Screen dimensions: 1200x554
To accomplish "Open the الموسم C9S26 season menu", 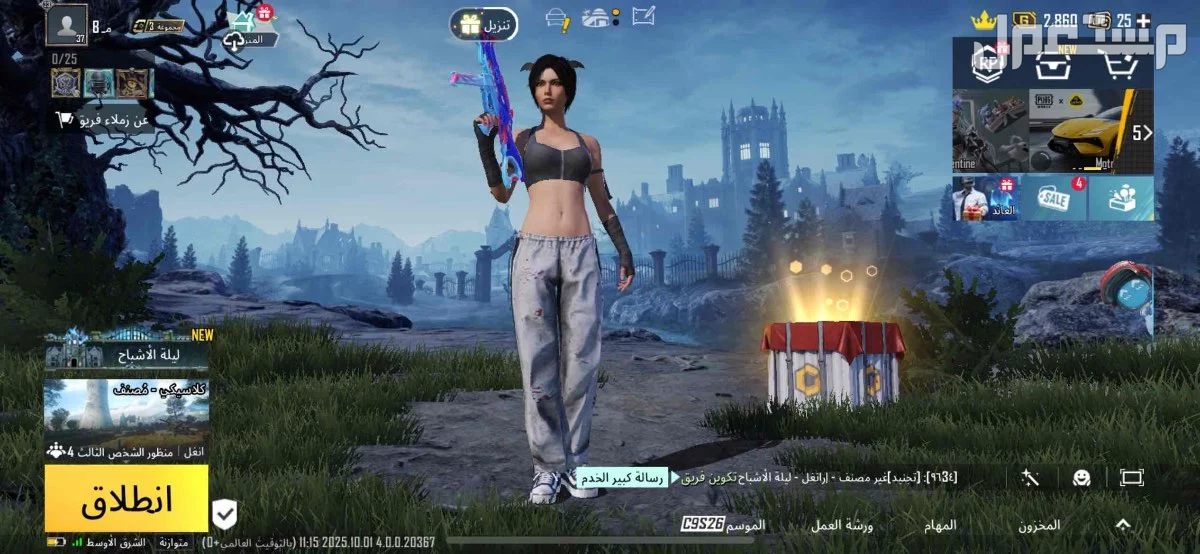I will [x=724, y=525].
